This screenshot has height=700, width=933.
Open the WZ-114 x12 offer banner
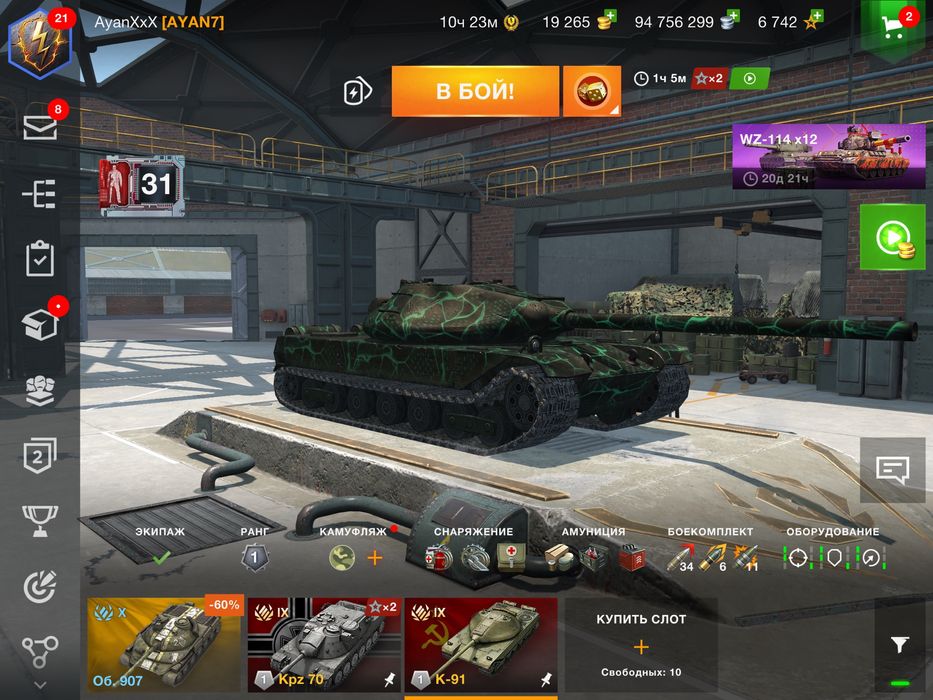tap(828, 157)
